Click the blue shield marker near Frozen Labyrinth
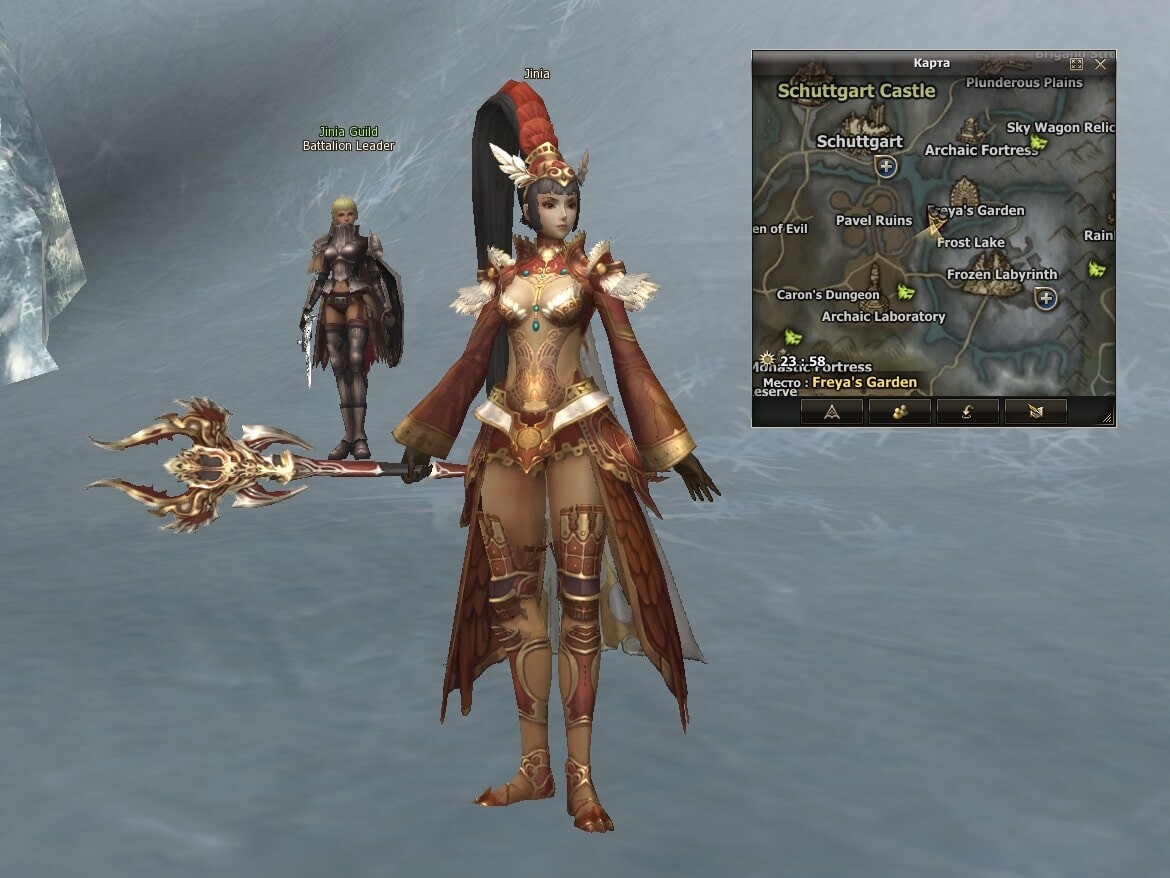The width and height of the screenshot is (1170, 878). tap(1046, 298)
